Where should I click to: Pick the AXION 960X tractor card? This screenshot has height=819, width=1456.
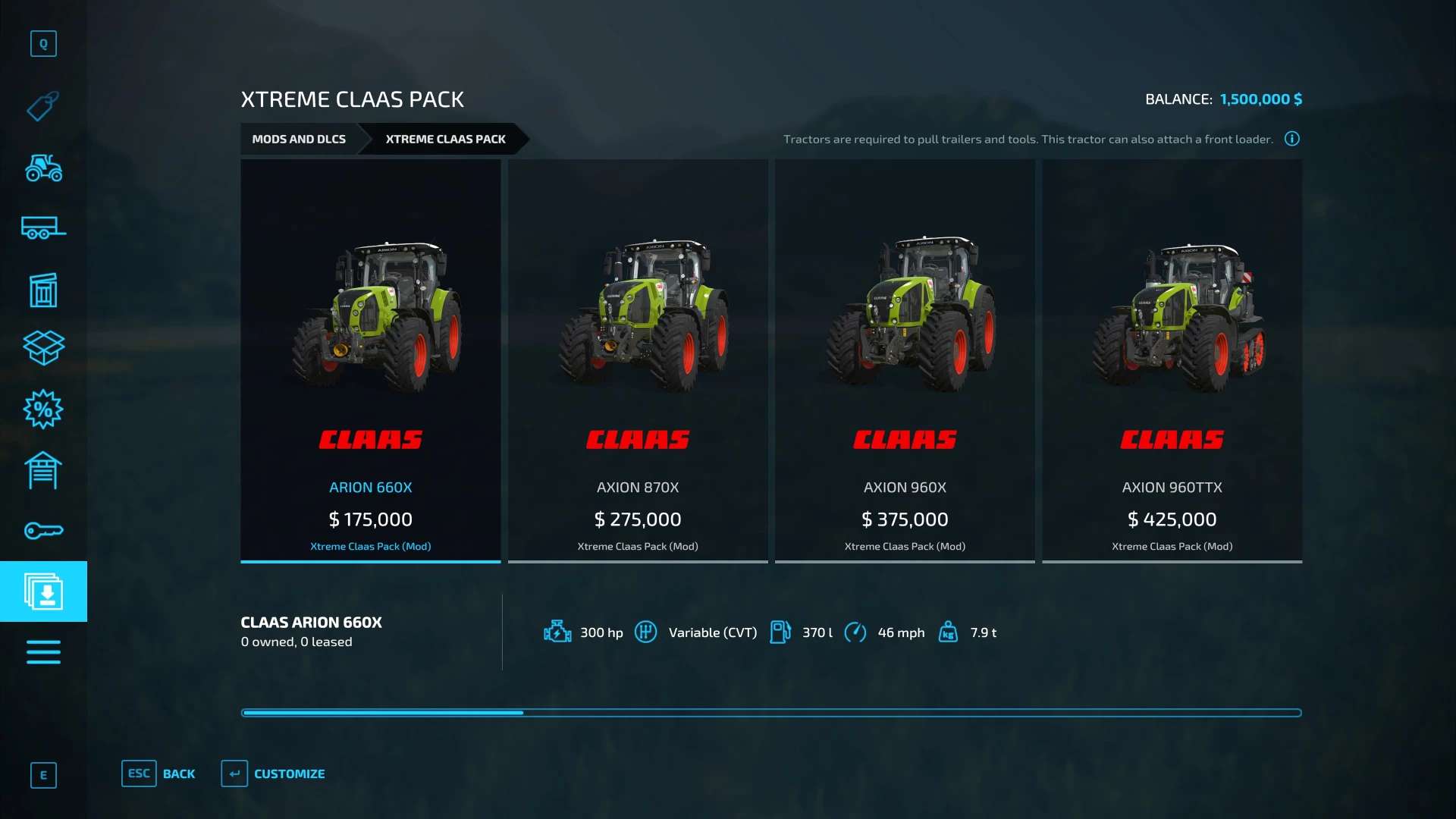tap(905, 360)
